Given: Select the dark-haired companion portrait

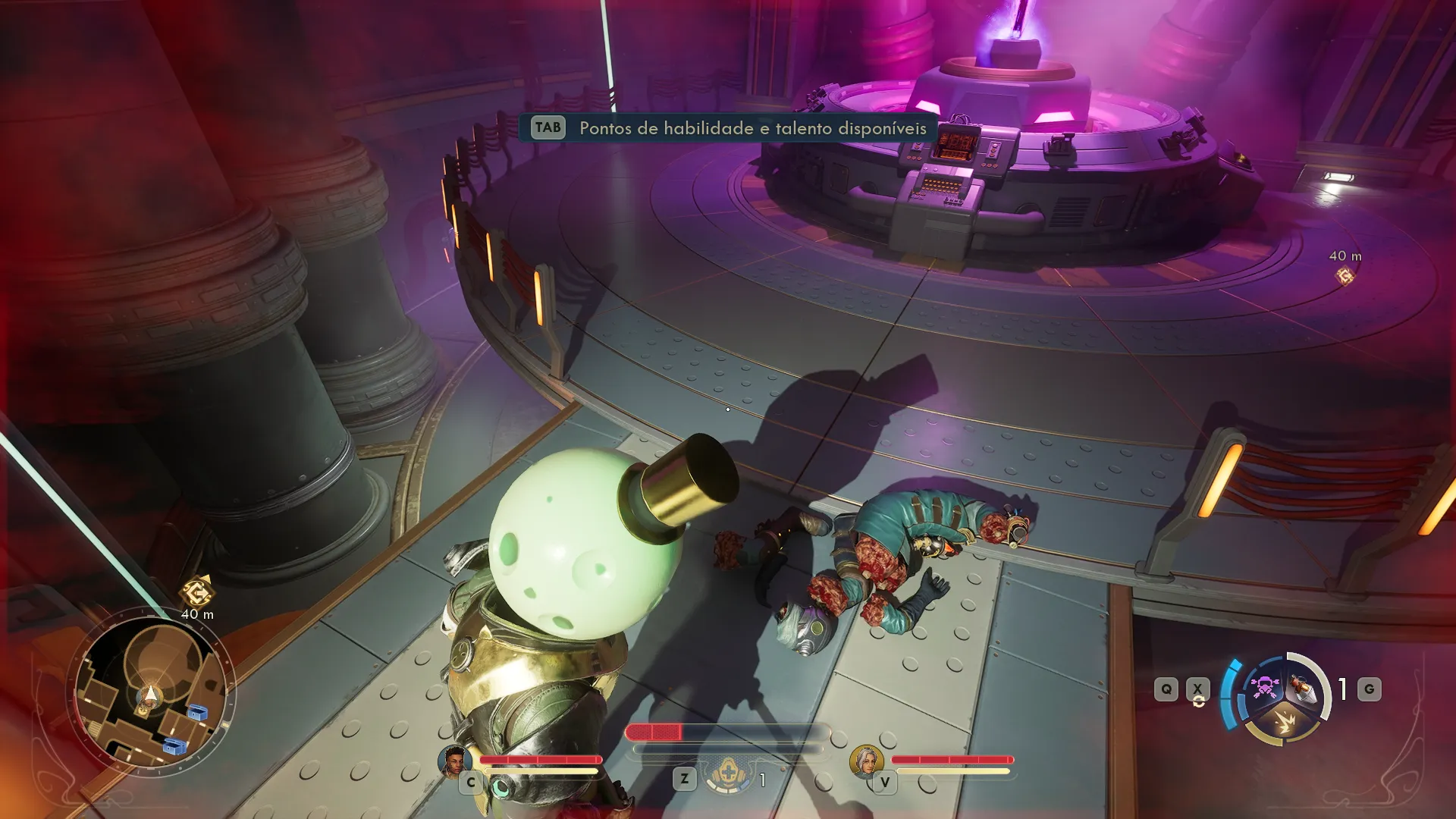Looking at the screenshot, I should 454,761.
